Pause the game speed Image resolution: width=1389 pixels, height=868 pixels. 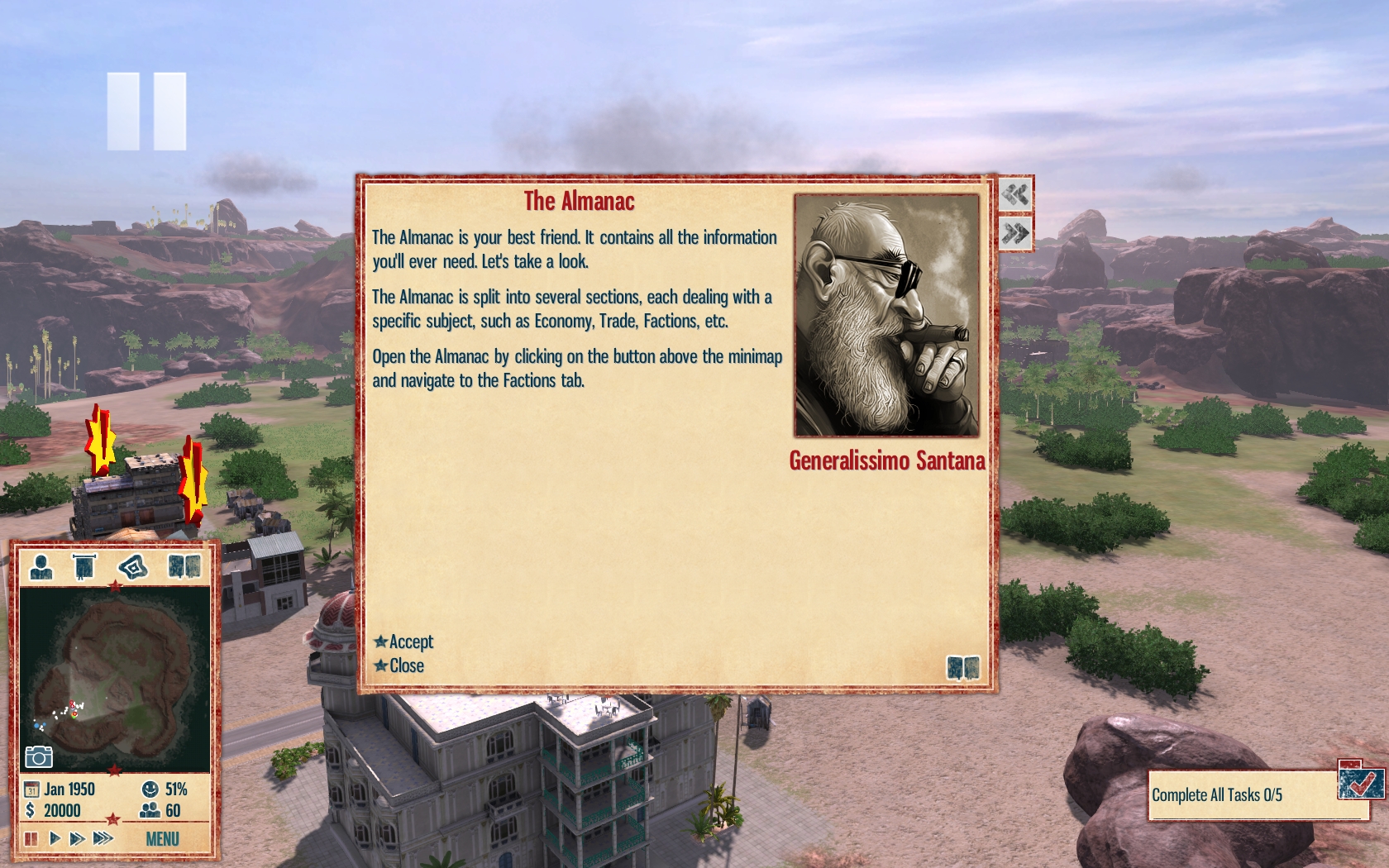[31, 839]
